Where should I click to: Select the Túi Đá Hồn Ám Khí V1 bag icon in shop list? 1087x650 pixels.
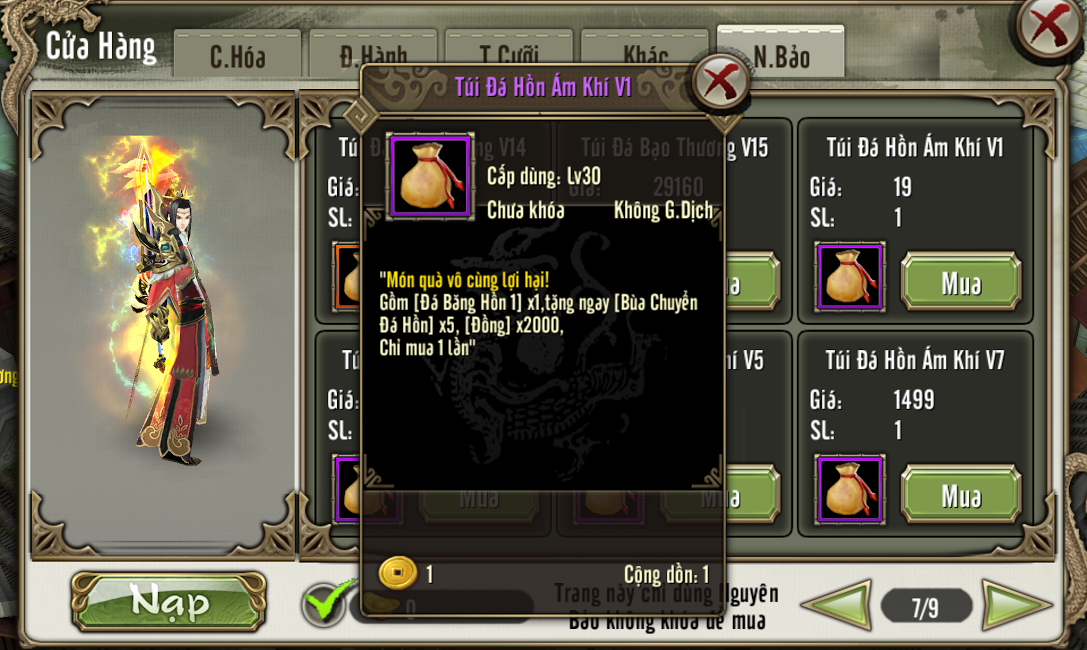point(850,277)
